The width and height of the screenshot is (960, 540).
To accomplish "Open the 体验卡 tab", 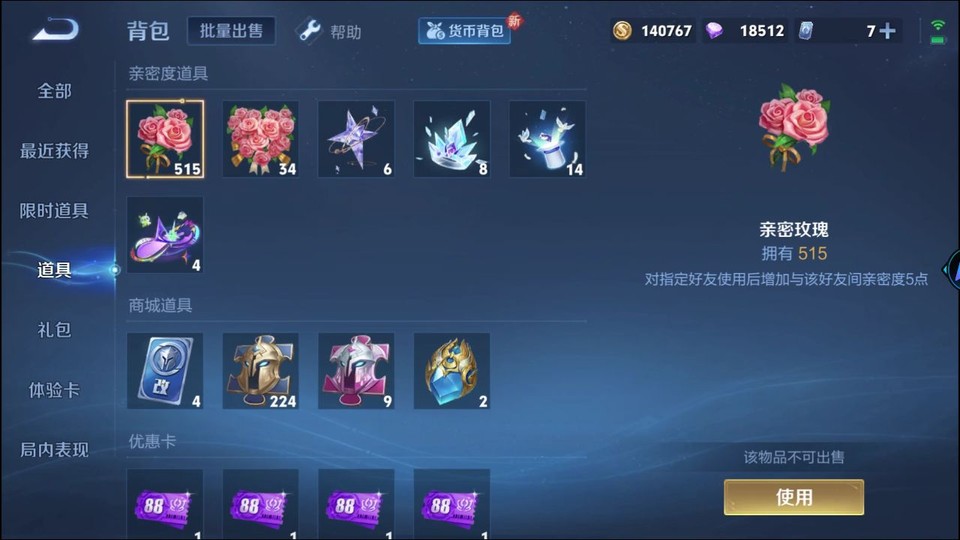I will tap(55, 390).
